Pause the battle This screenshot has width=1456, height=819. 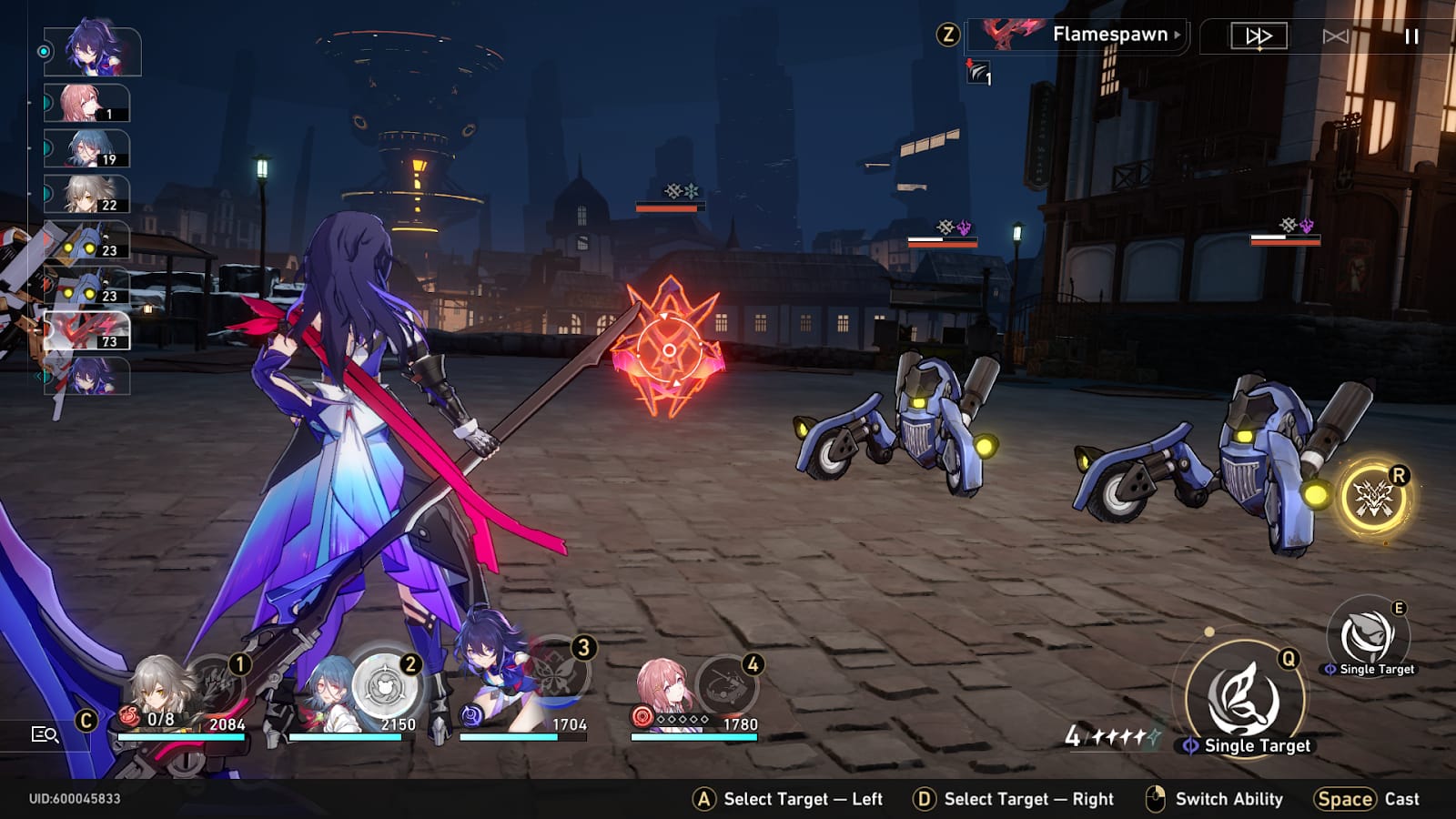(1411, 36)
